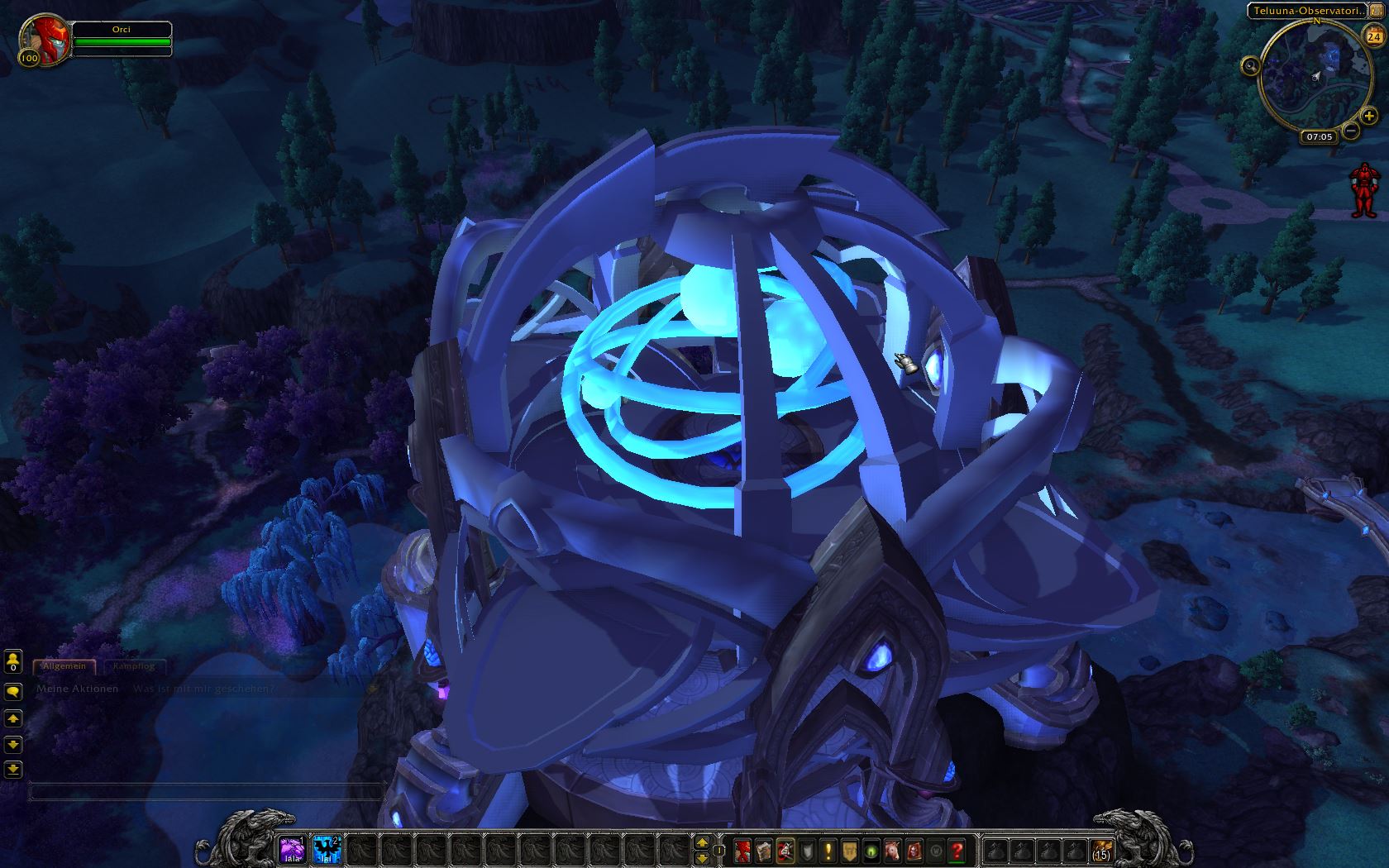Open the chat speech bubble menu
The width and height of the screenshot is (1389, 868).
(x=12, y=691)
